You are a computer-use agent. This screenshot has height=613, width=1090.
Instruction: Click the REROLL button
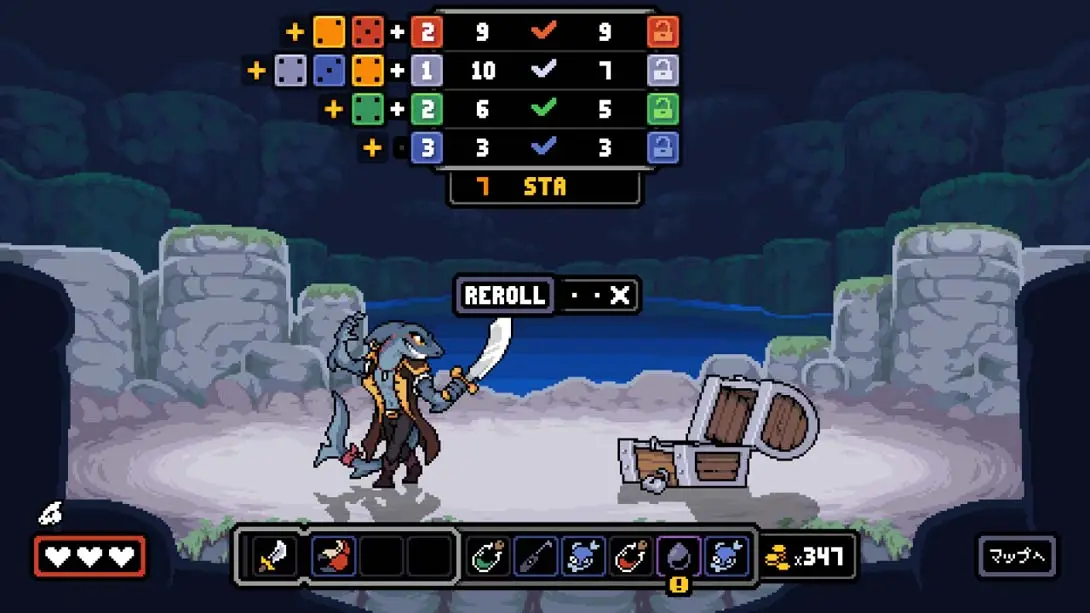pos(505,296)
